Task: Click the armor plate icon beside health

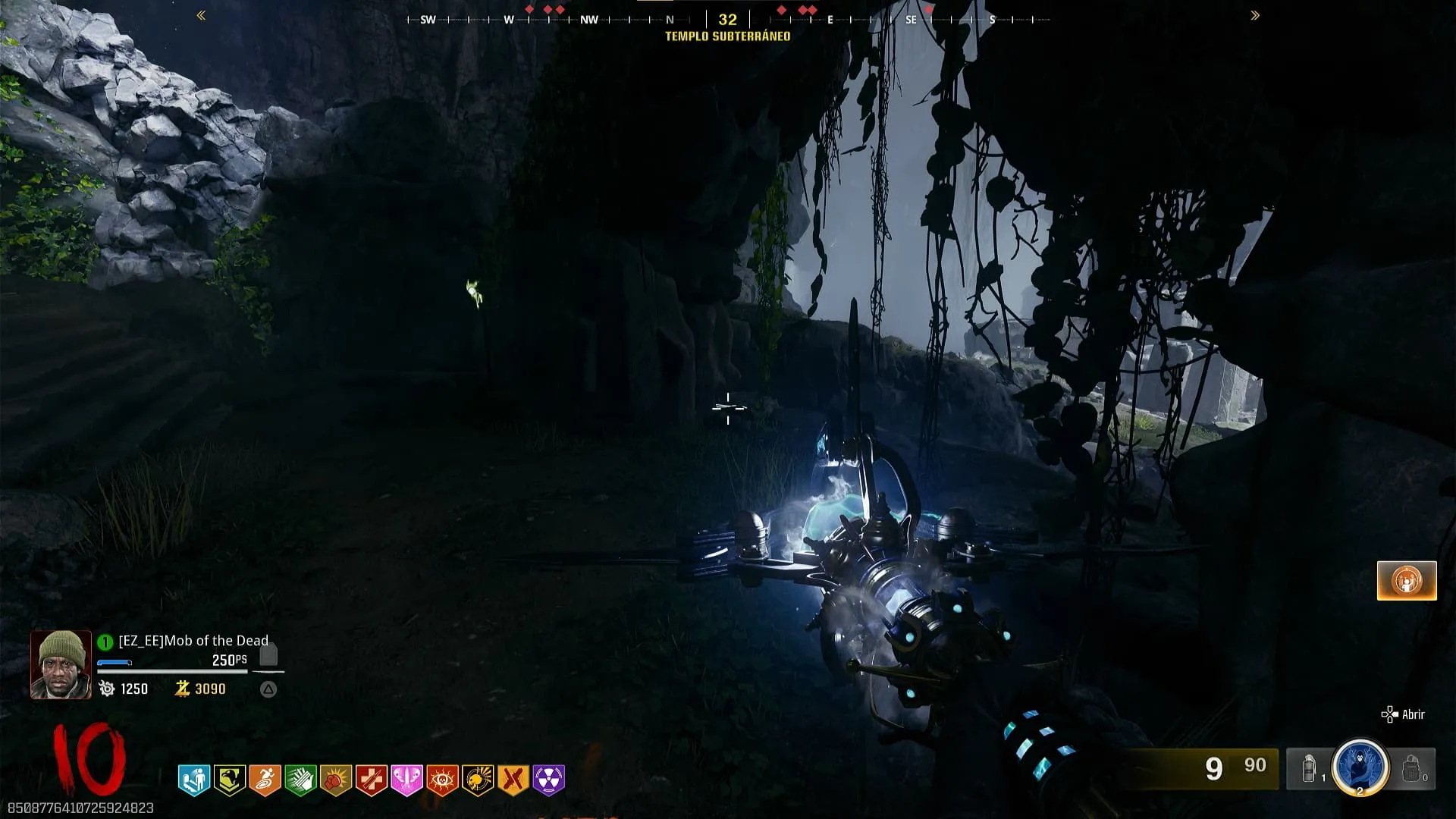Action: [x=268, y=654]
